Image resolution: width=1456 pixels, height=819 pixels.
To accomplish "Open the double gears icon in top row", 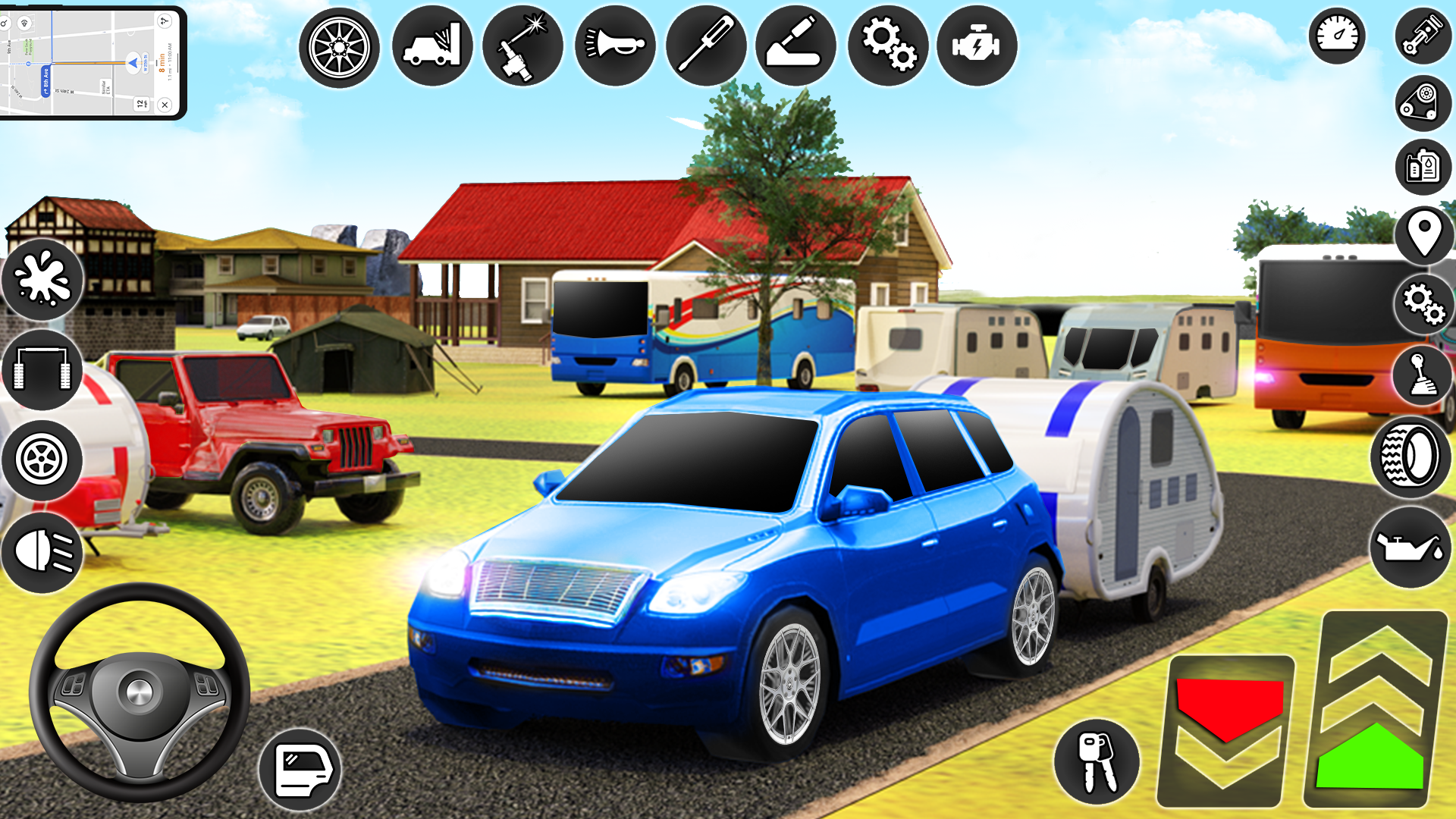I will click(x=887, y=46).
